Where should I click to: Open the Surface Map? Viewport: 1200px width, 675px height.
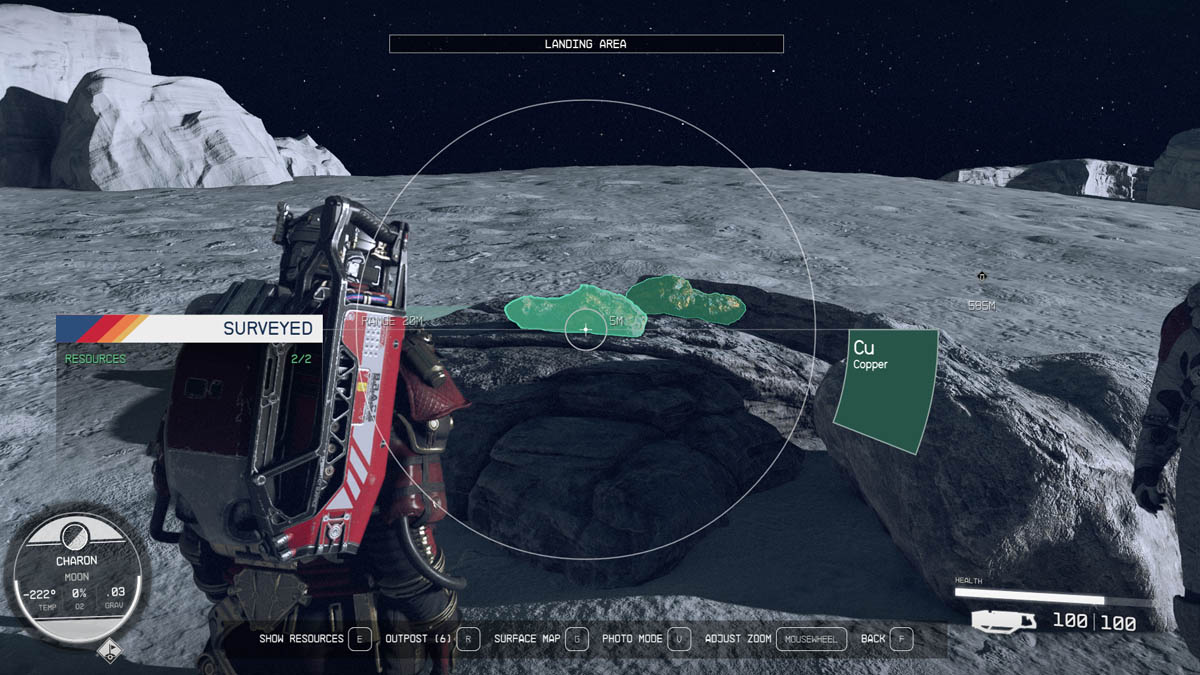(x=576, y=638)
